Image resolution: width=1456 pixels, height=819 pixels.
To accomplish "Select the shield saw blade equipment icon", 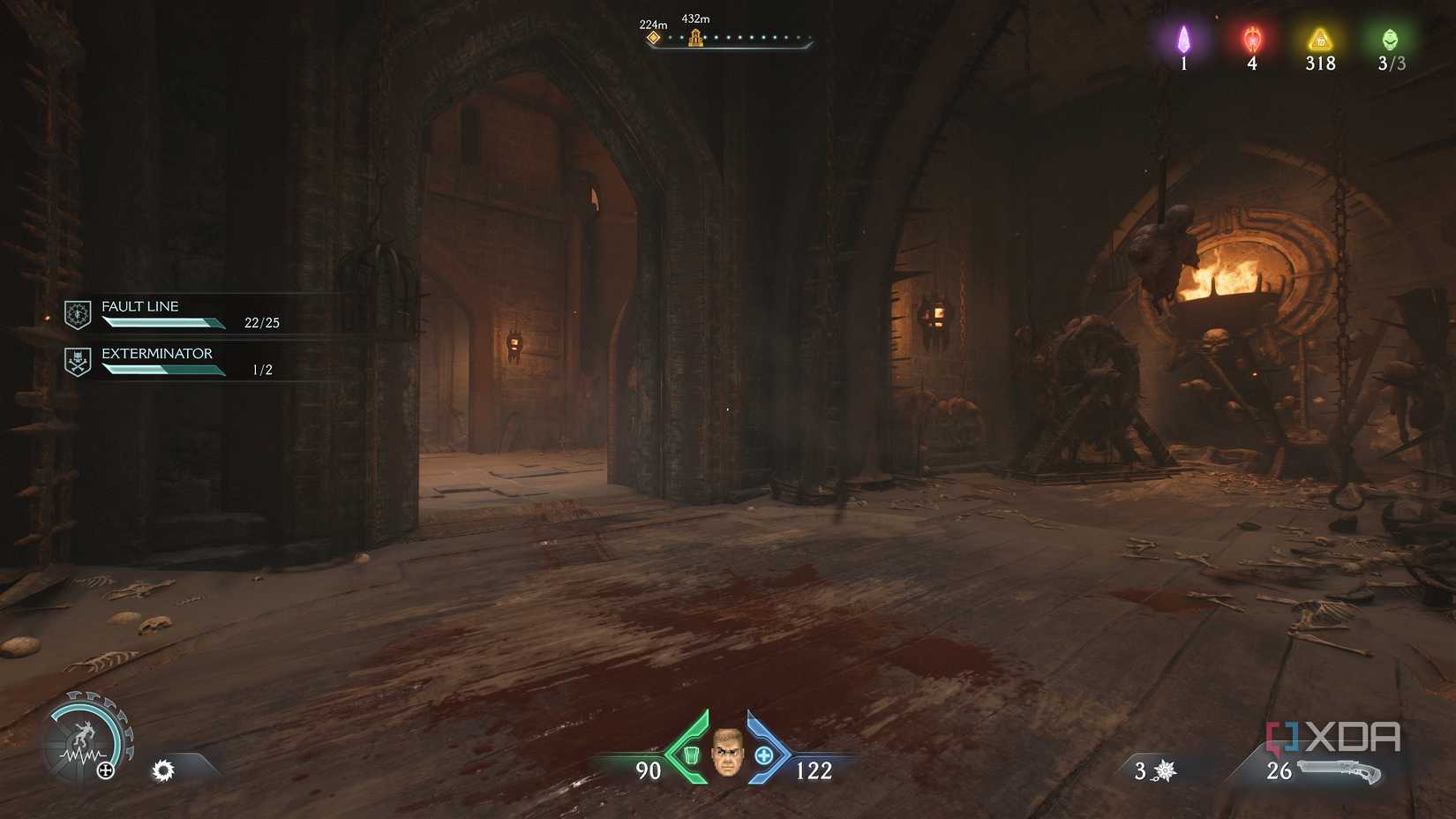I will [x=164, y=770].
